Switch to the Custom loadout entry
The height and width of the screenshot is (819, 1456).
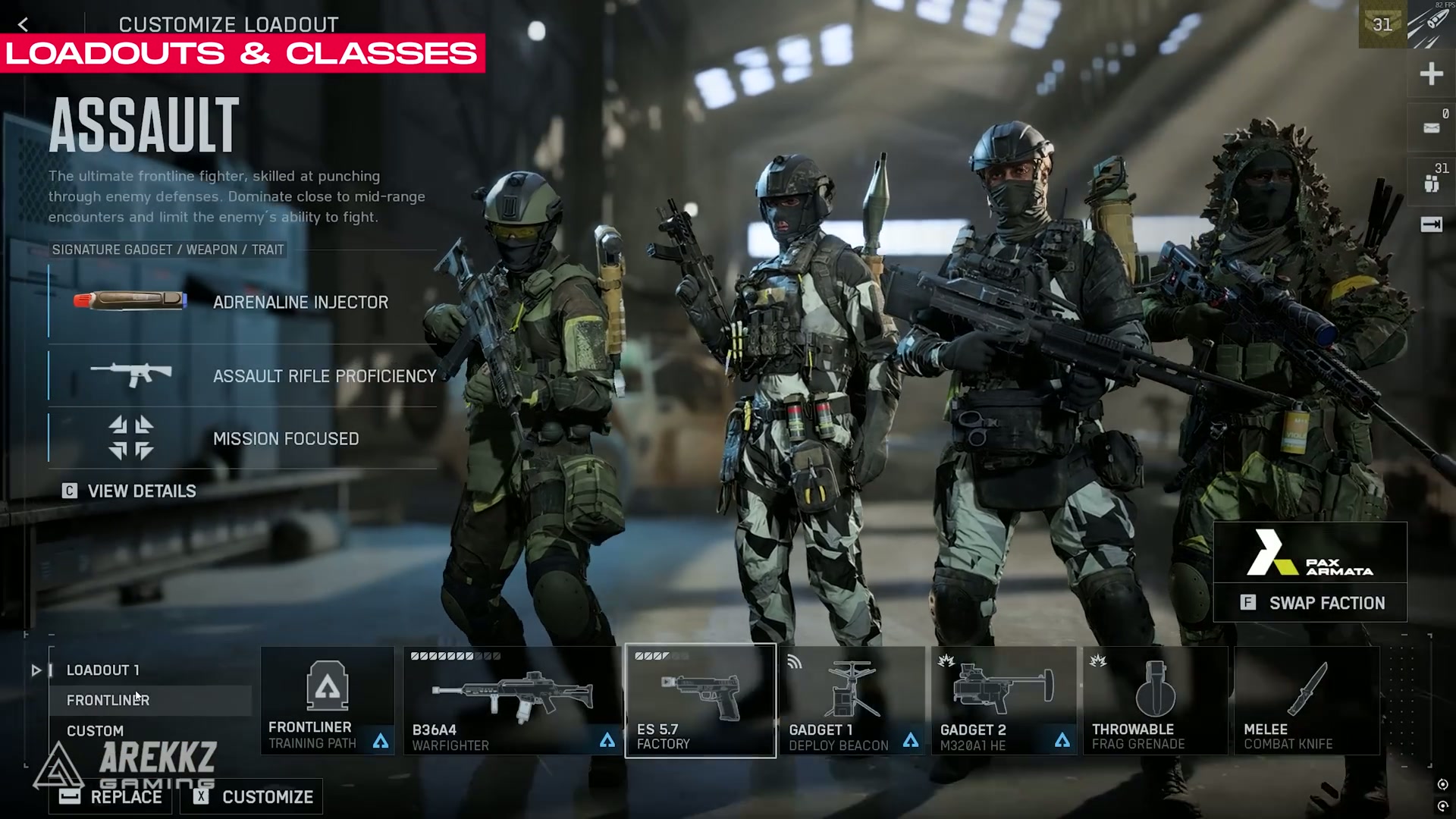coord(96,730)
